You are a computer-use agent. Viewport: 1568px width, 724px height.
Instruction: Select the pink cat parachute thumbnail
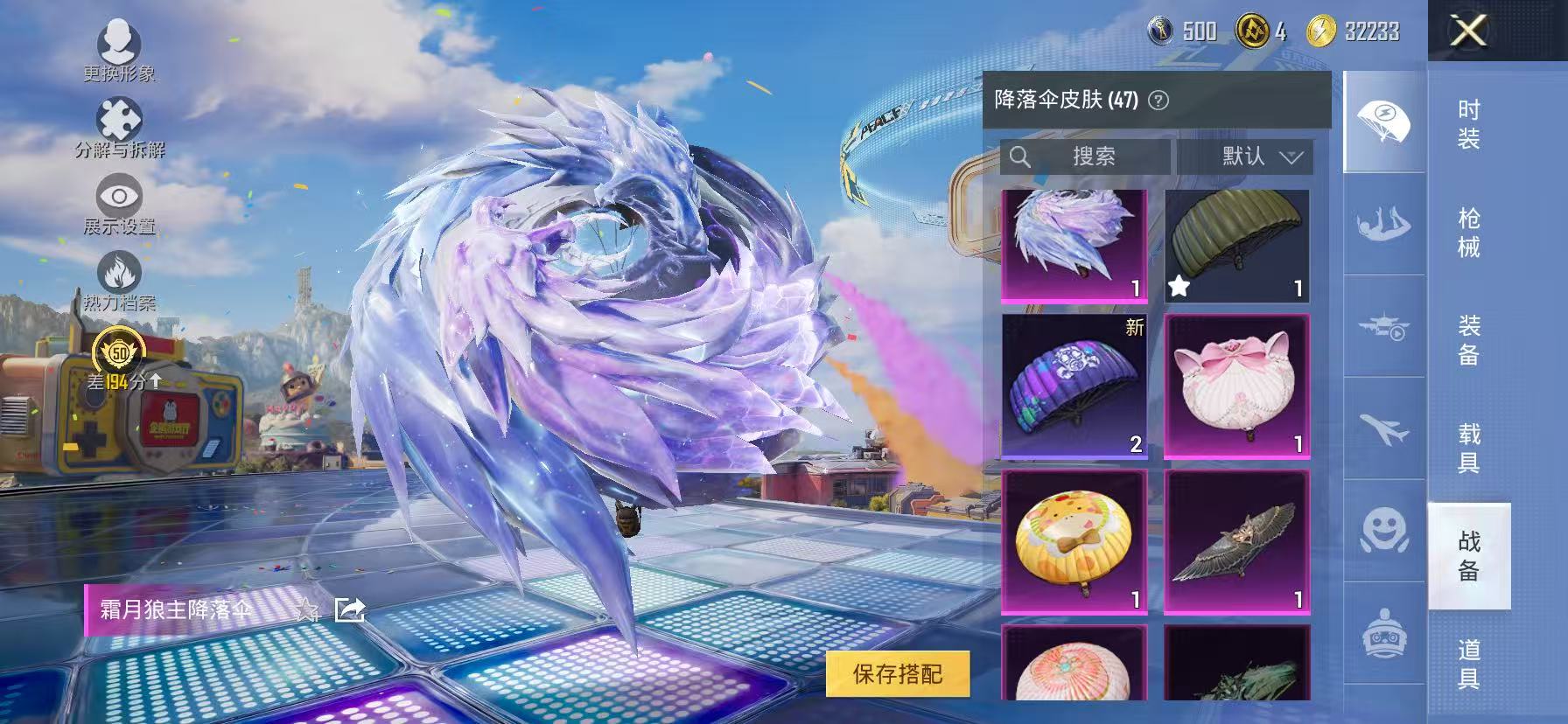(1236, 385)
